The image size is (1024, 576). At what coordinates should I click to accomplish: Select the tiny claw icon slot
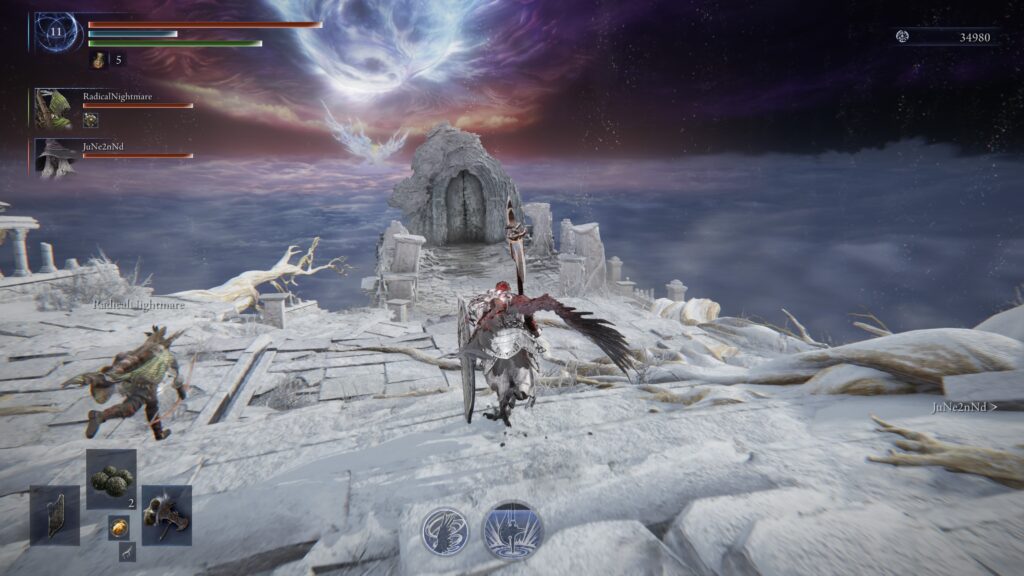(127, 551)
